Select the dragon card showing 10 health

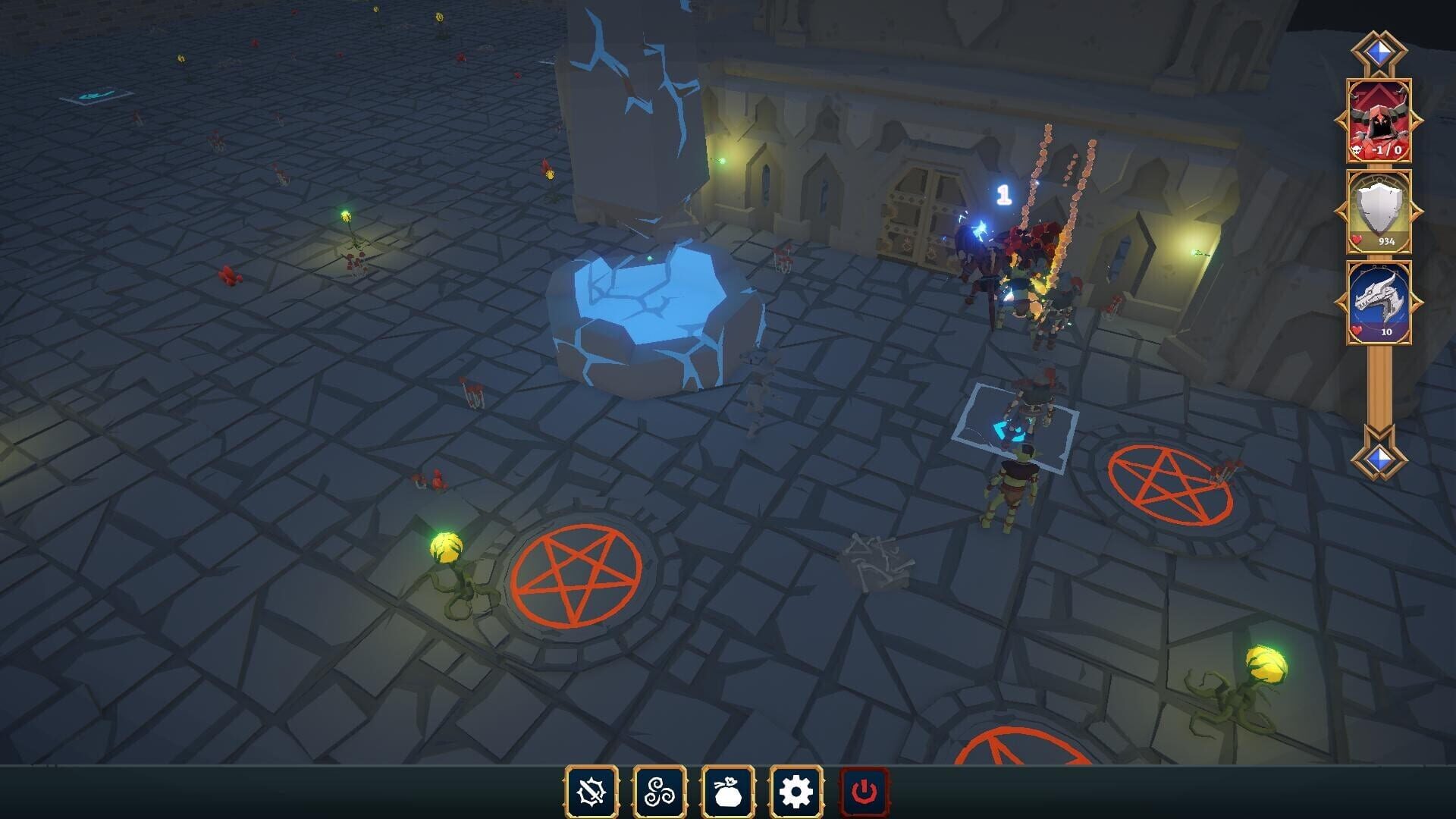point(1382,303)
